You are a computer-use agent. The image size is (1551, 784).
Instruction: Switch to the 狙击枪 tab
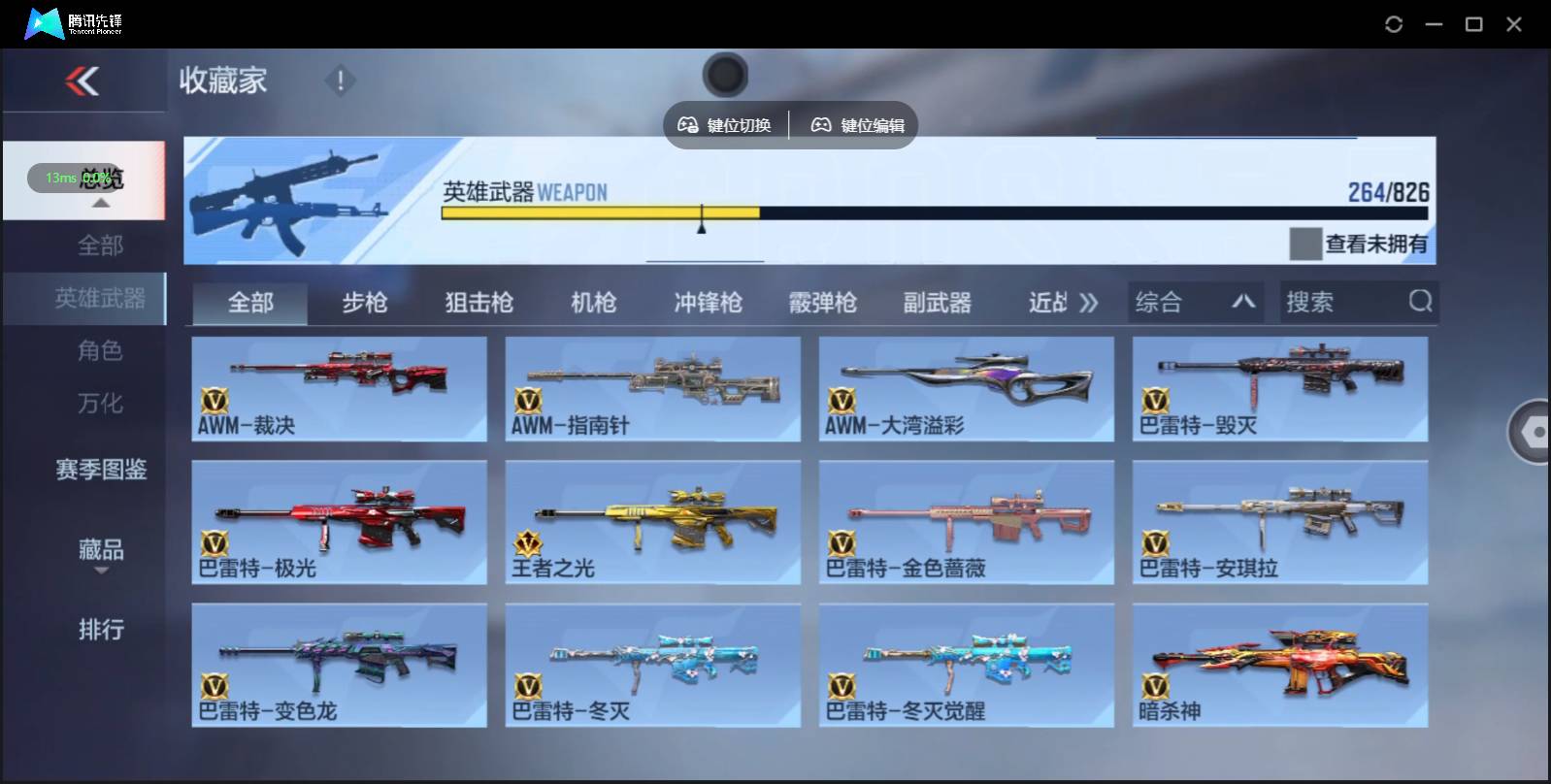click(480, 302)
